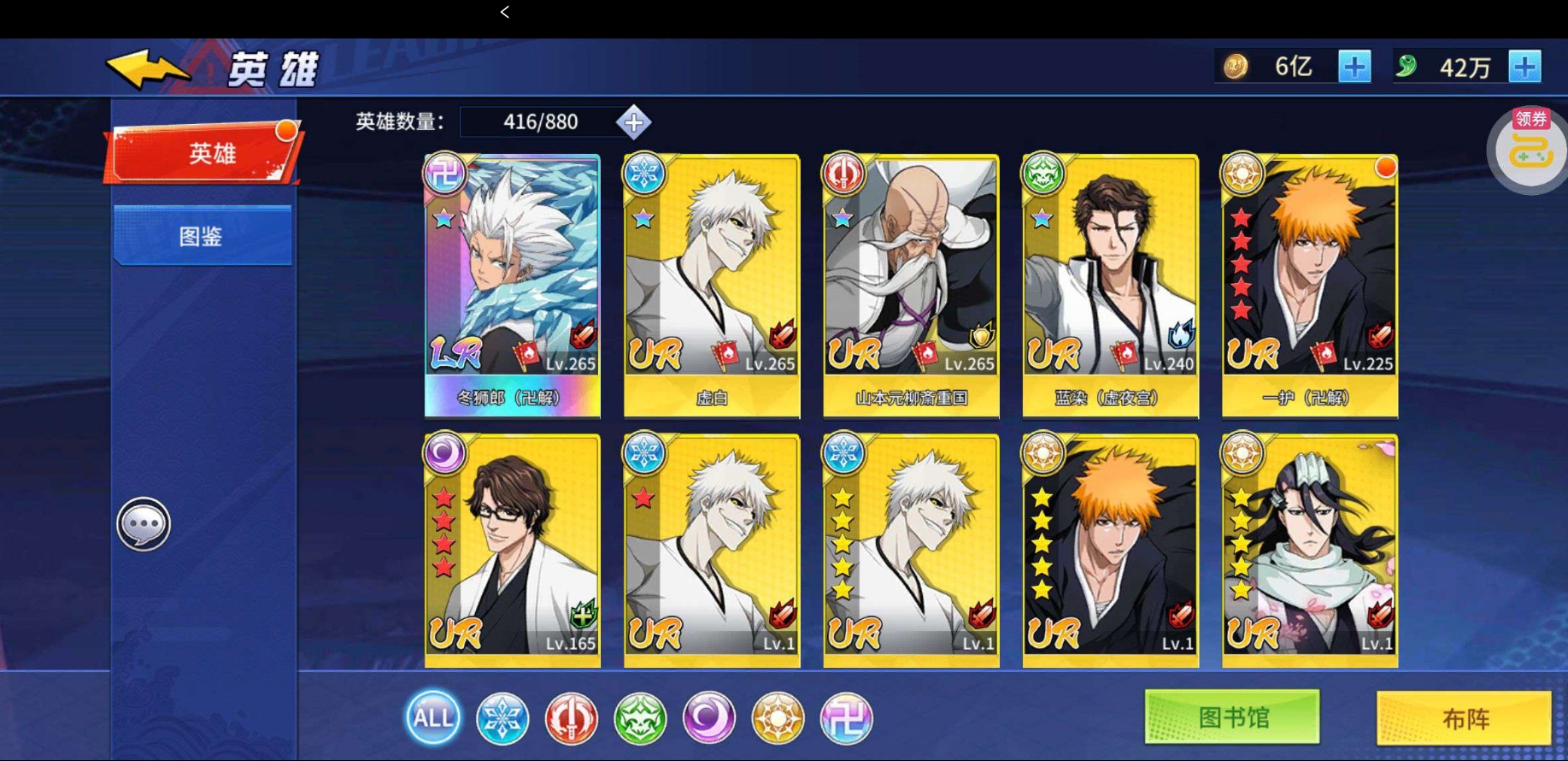
Task: Expand hero capacity with the plus button
Action: 633,122
